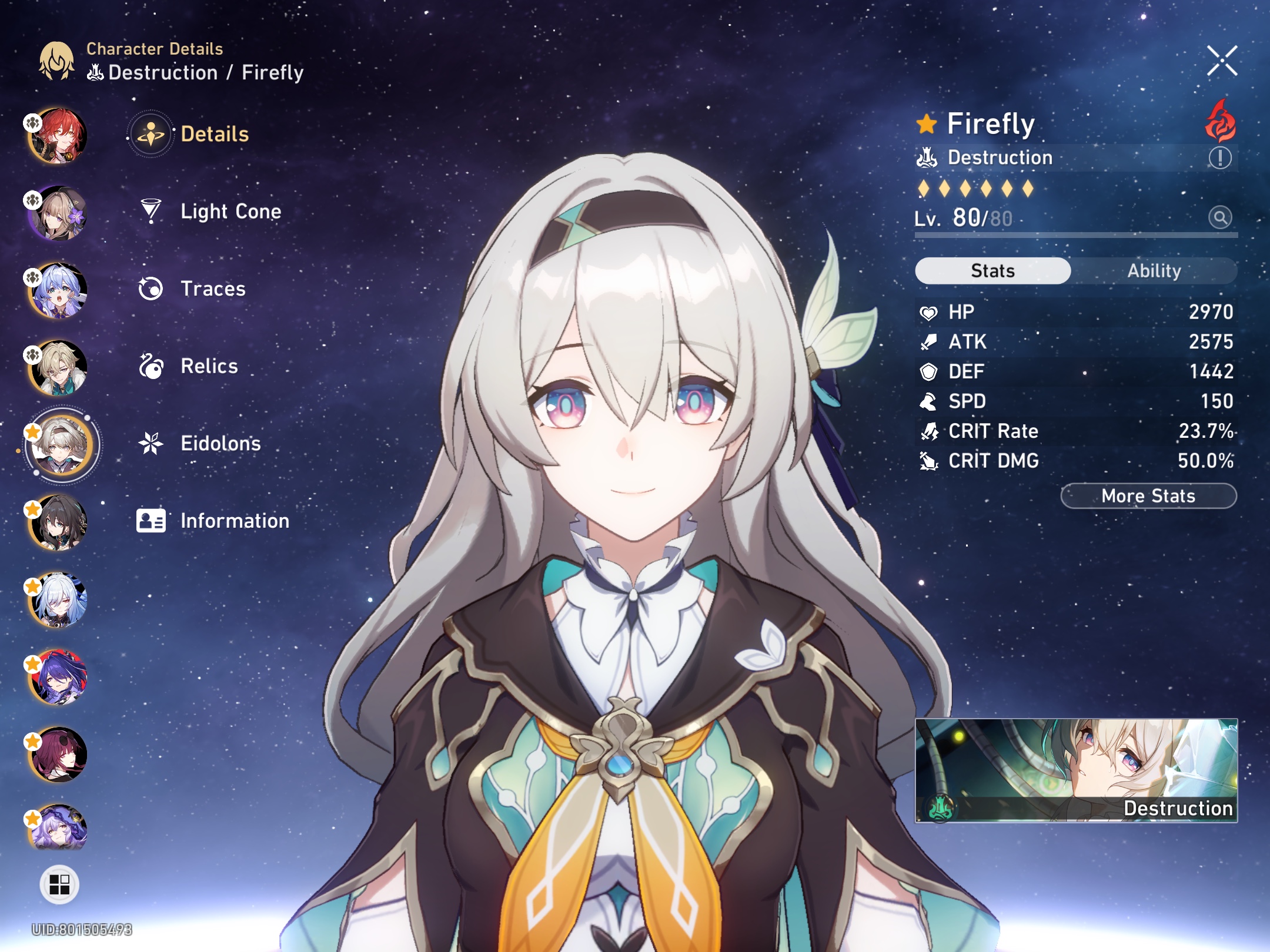Click the Destruction path icon under Firefly's name
Viewport: 1270px width, 952px height.
pyautogui.click(x=926, y=157)
